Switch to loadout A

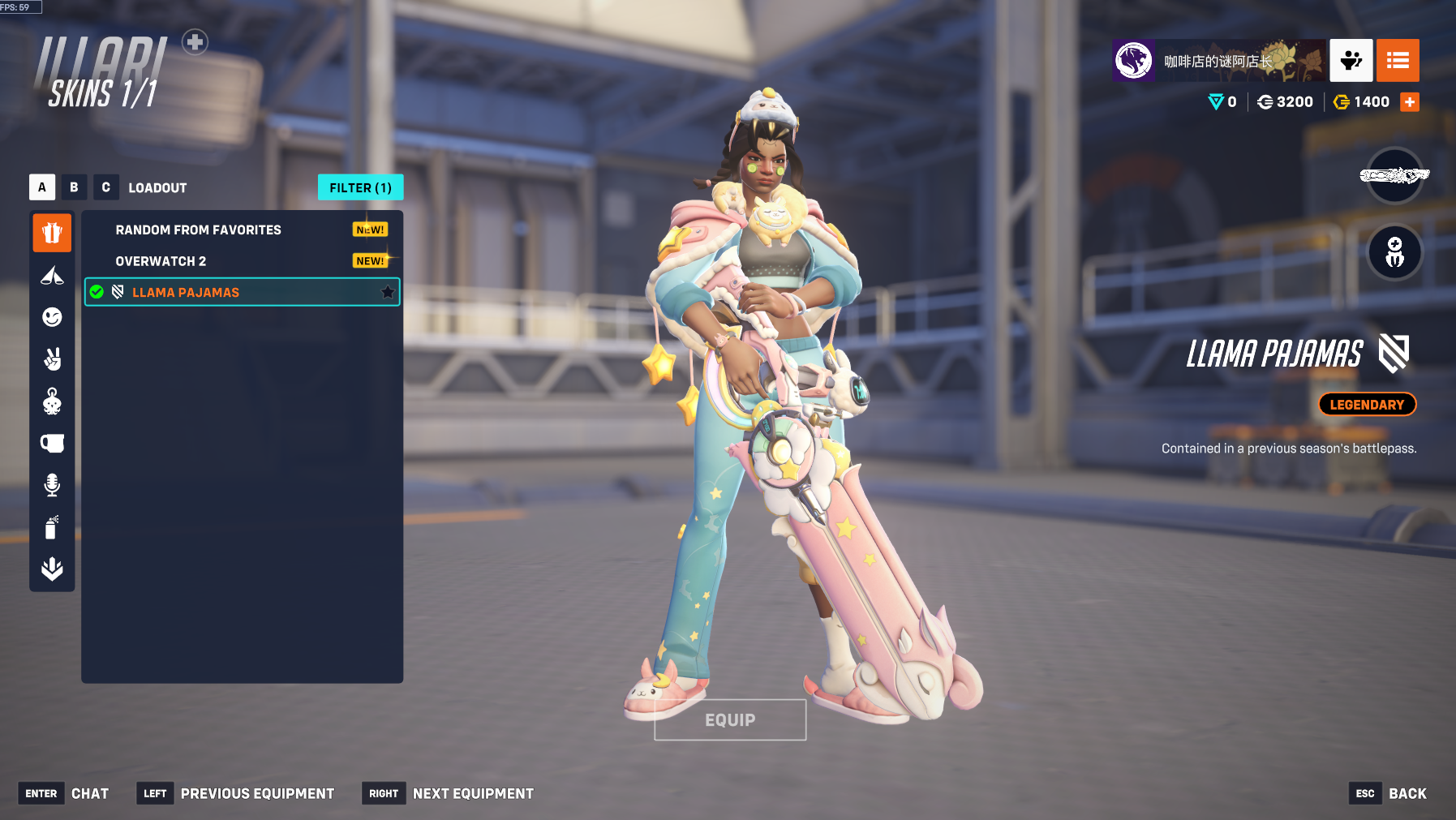(42, 187)
